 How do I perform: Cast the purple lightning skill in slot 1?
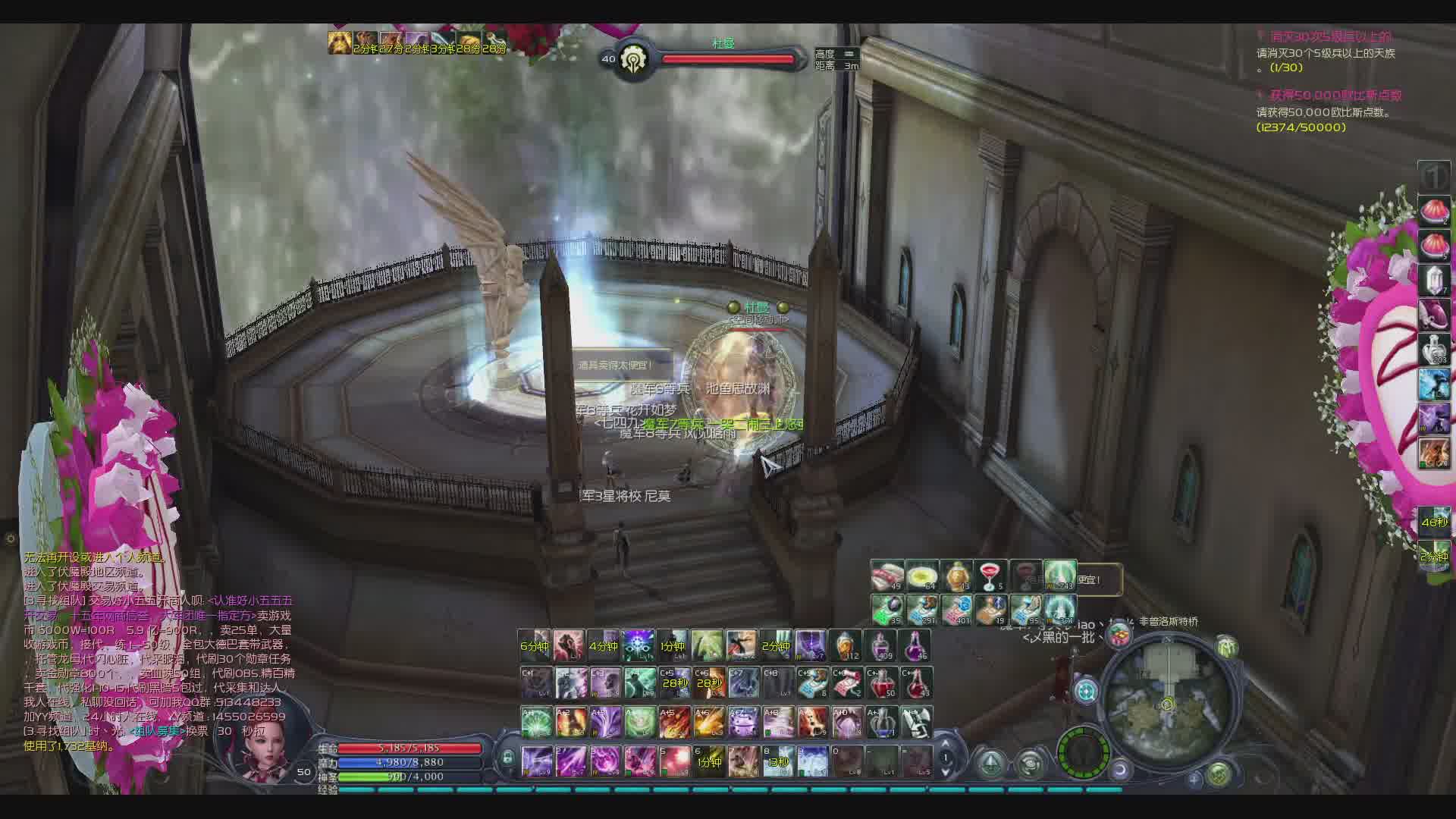click(536, 761)
